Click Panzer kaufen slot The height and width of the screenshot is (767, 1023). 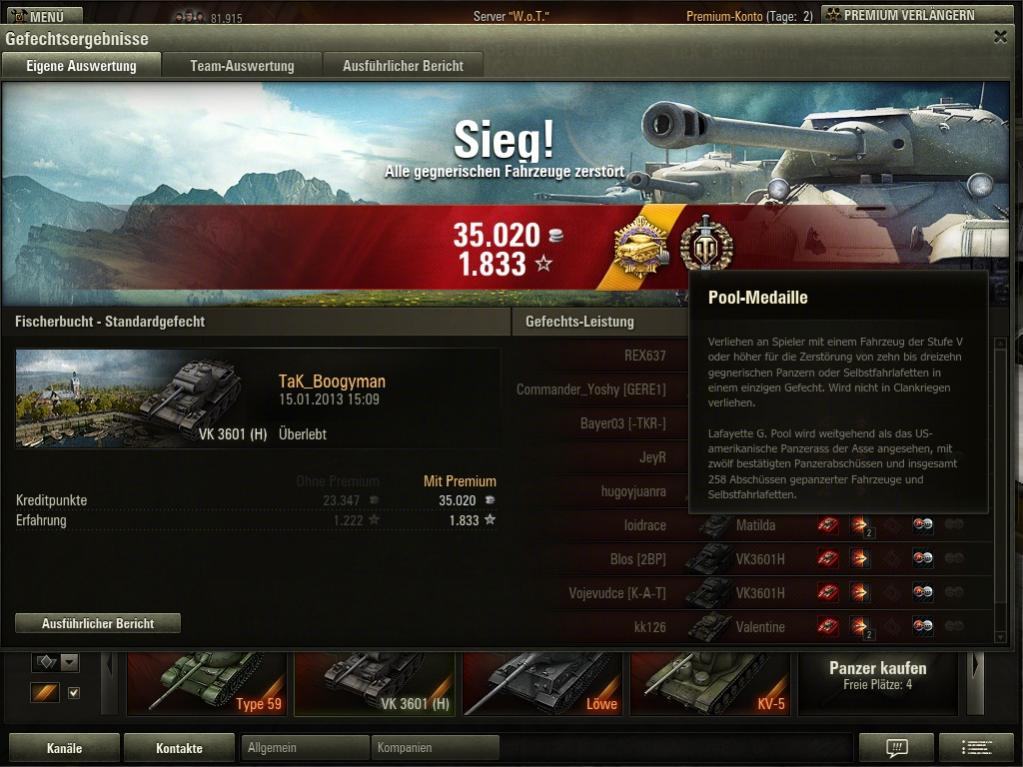point(878,676)
